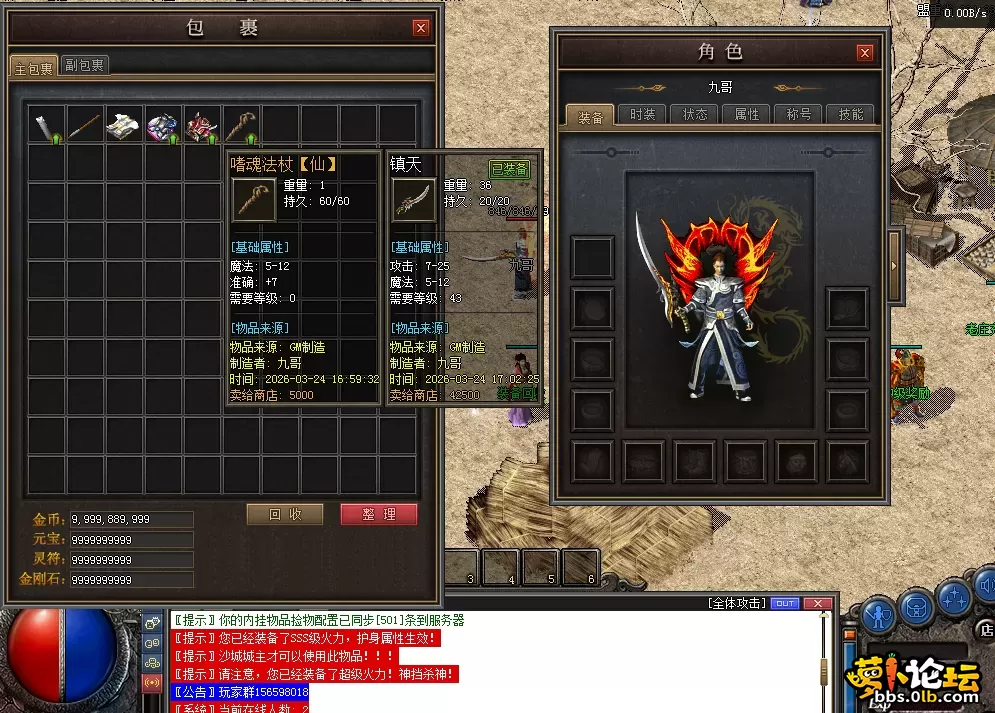Pick the white scroll item in the bag

pyautogui.click(x=124, y=126)
